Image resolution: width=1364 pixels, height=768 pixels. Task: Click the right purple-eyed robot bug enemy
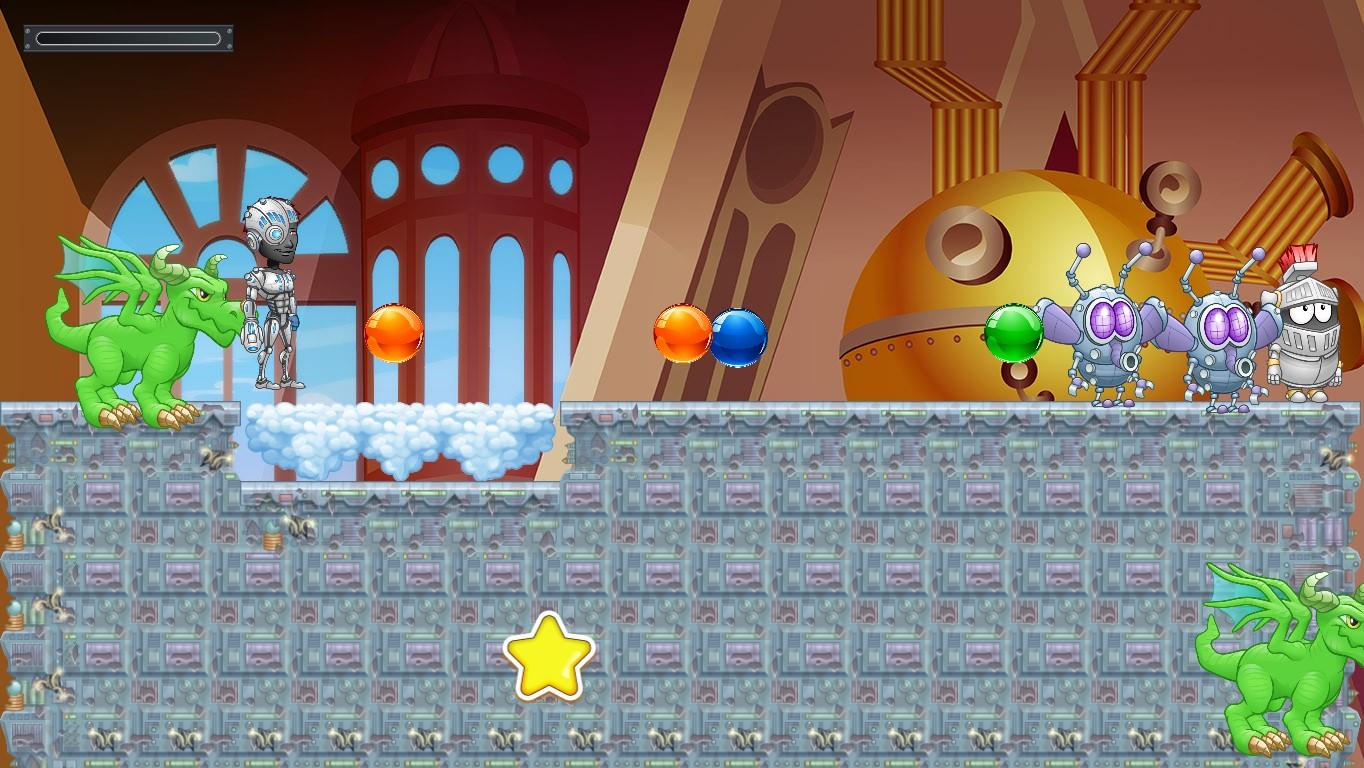point(1225,330)
